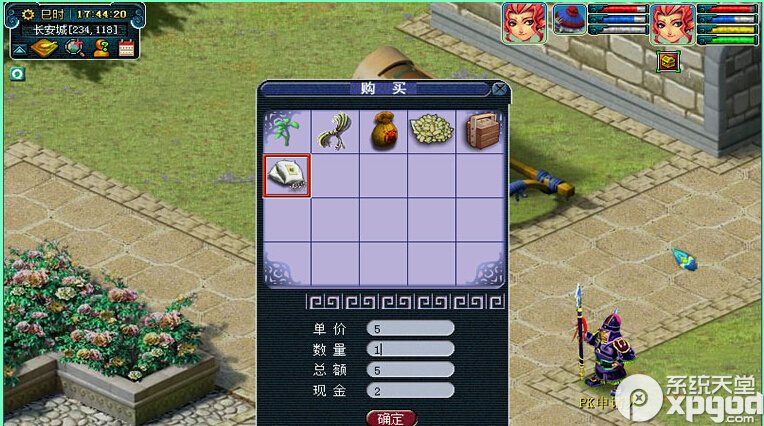Click the 数量 quantity input field
Screen dimensions: 764x426
coord(411,349)
